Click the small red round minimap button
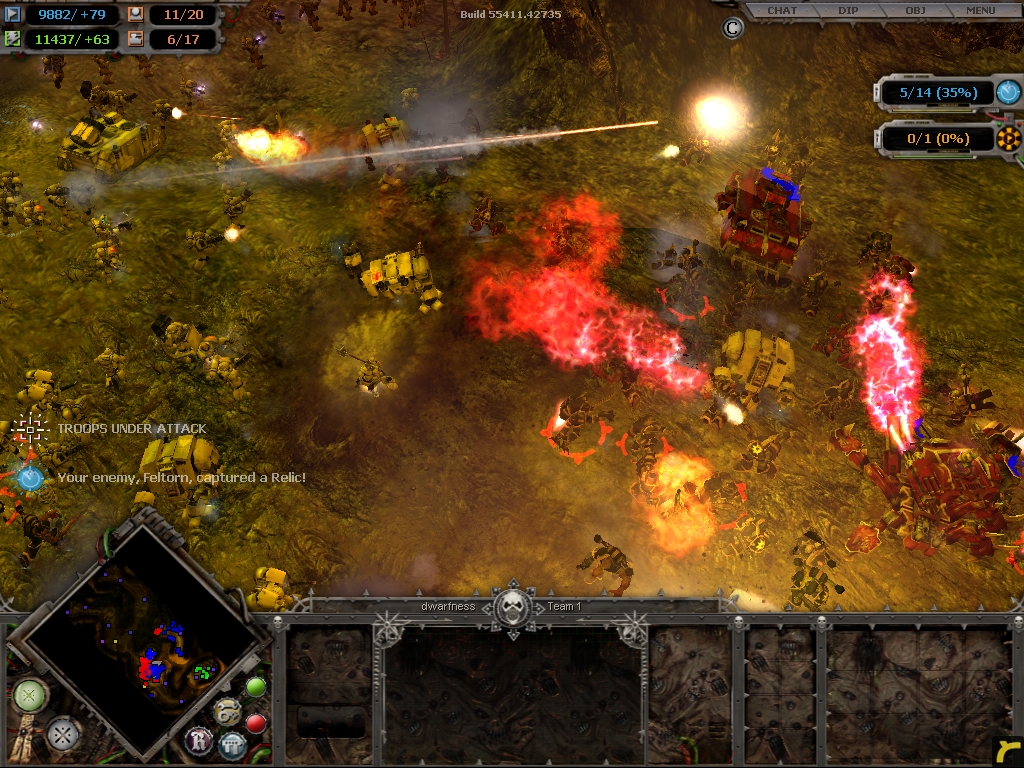 point(256,722)
